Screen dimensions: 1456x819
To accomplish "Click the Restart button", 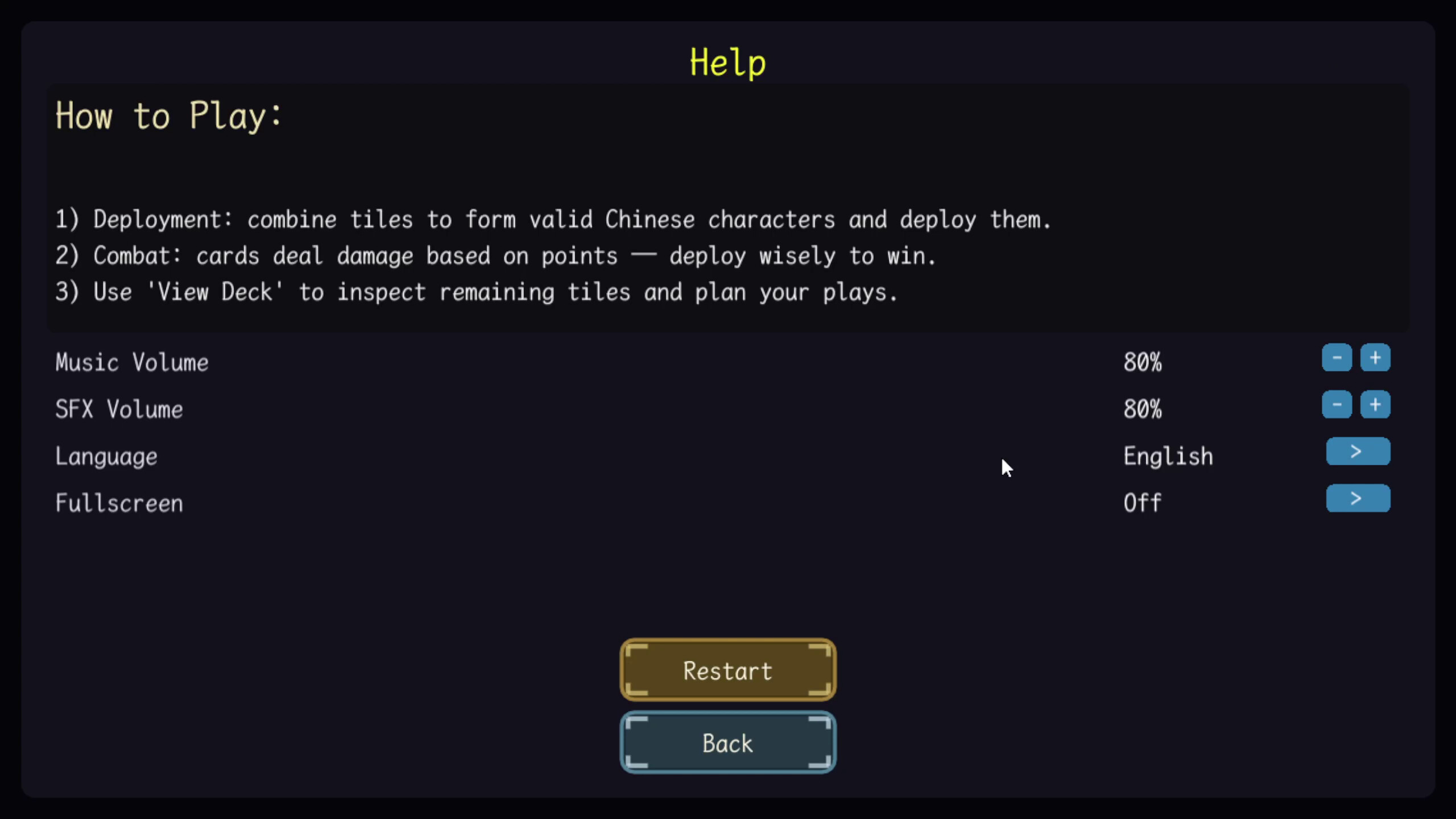I will click(728, 670).
